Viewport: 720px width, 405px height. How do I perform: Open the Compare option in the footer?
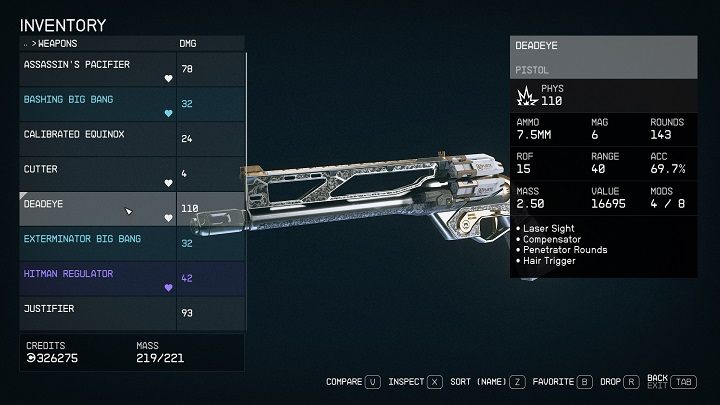[x=353, y=381]
